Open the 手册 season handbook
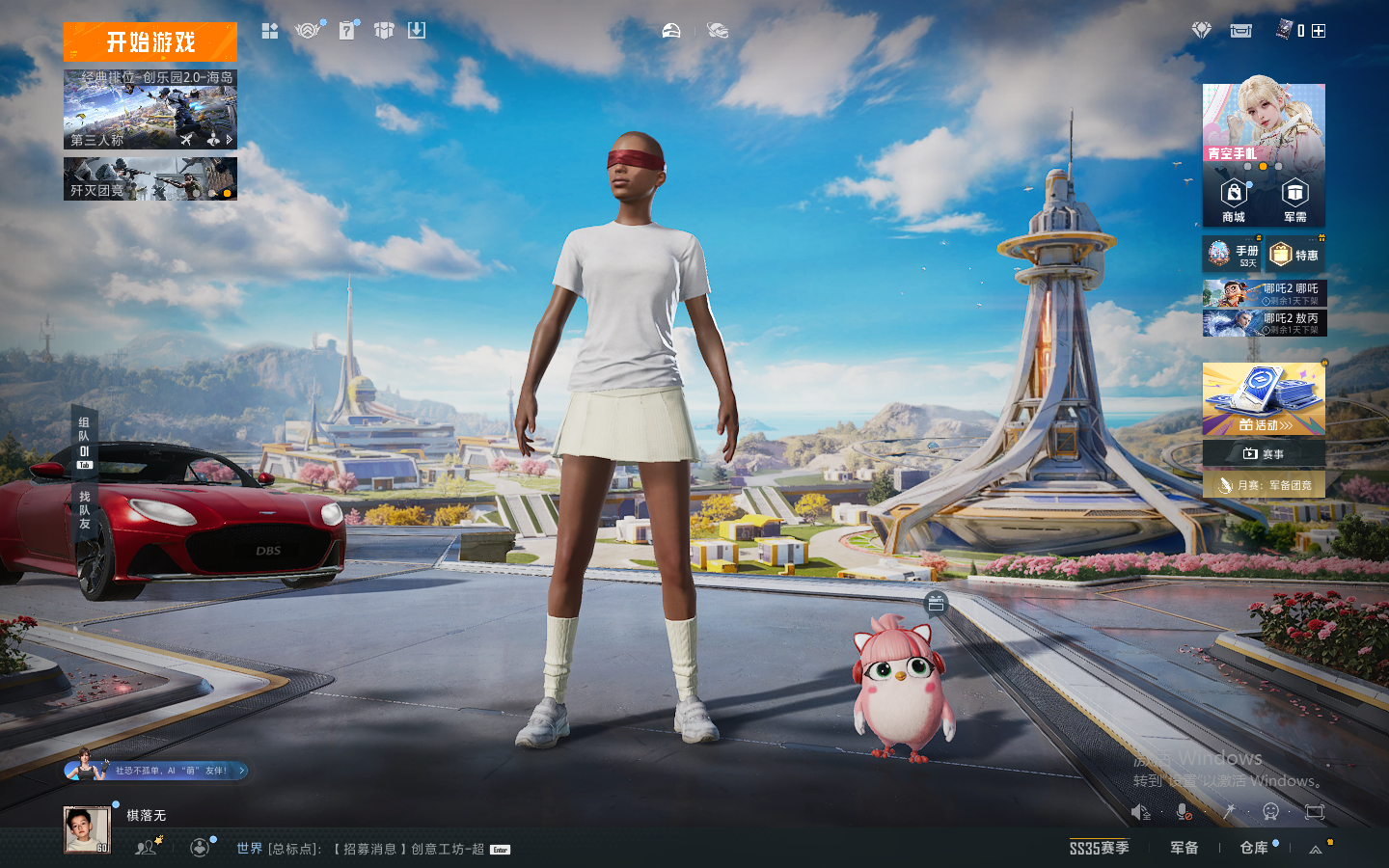 tap(1232, 255)
